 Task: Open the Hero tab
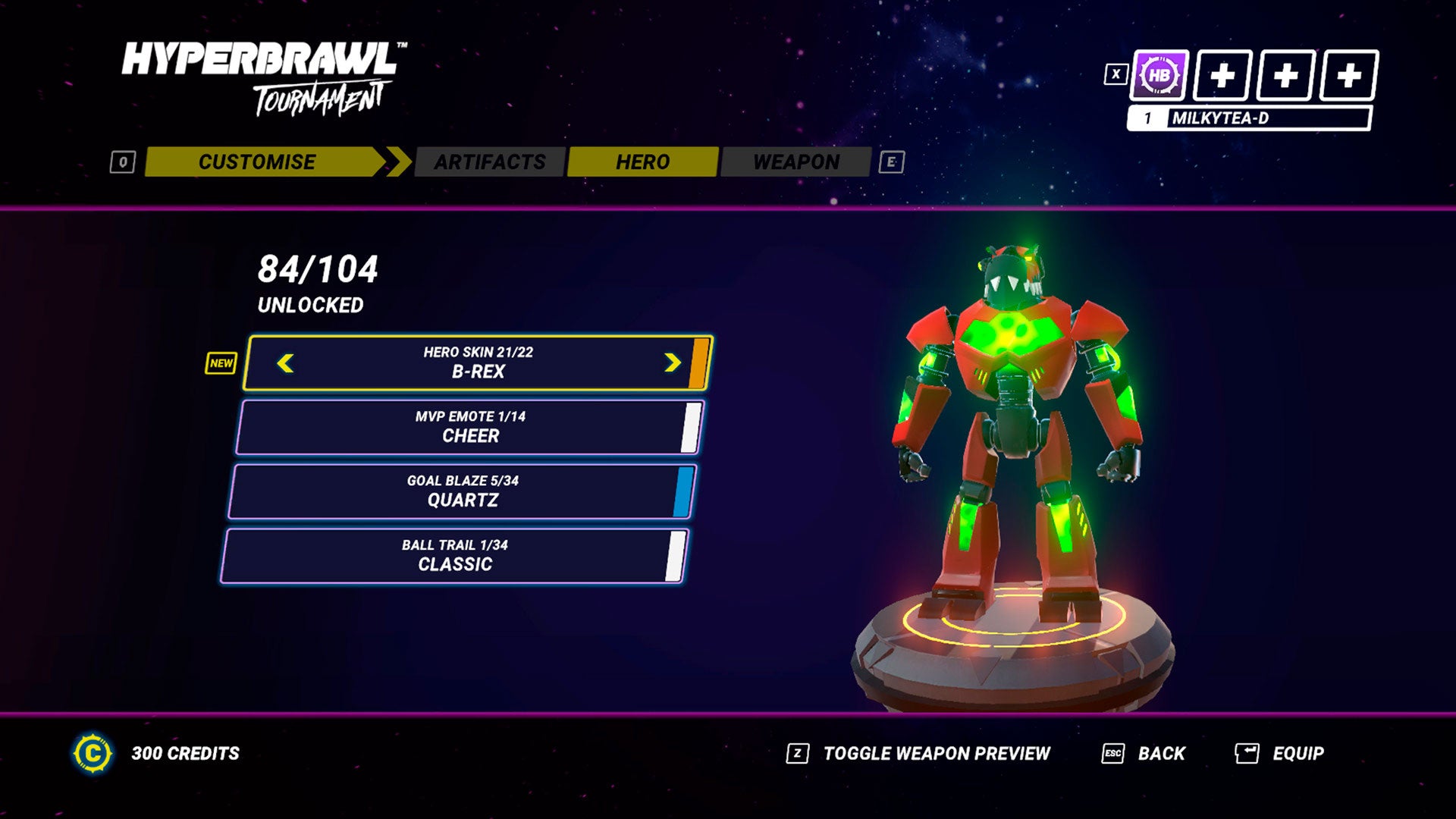tap(642, 162)
